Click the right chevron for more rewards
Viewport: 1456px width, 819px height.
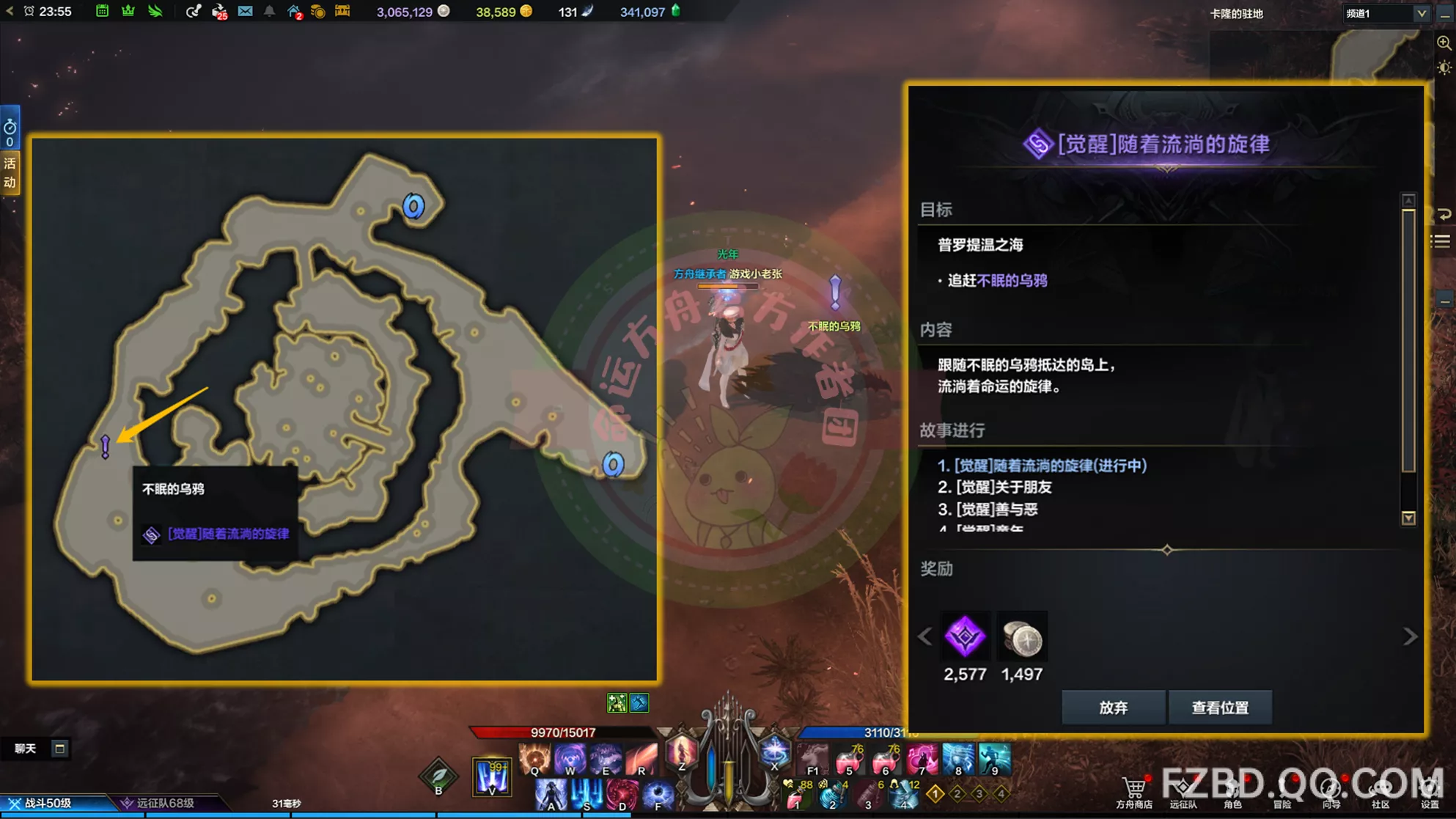[1411, 636]
